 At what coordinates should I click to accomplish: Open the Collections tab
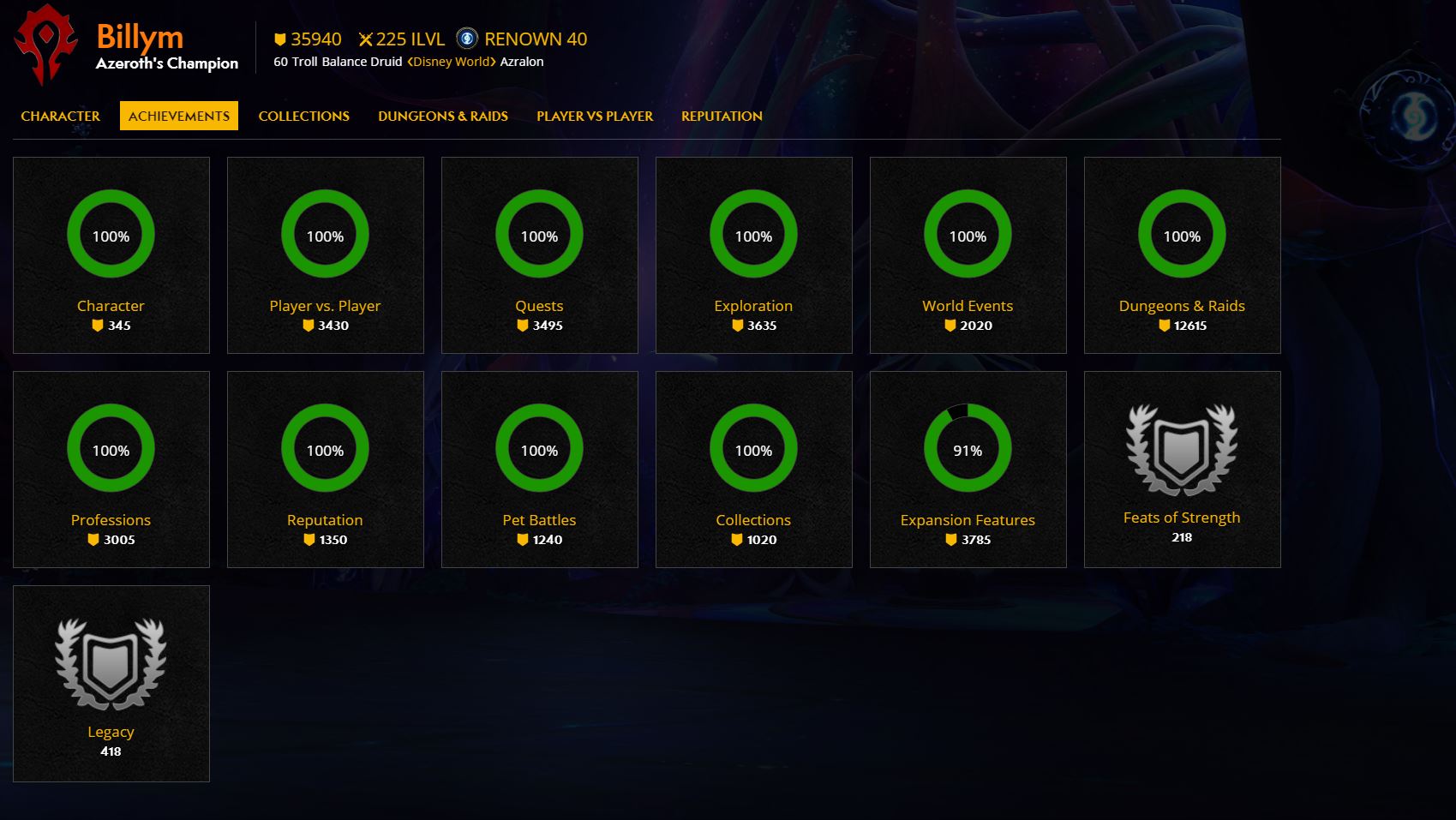coord(303,116)
